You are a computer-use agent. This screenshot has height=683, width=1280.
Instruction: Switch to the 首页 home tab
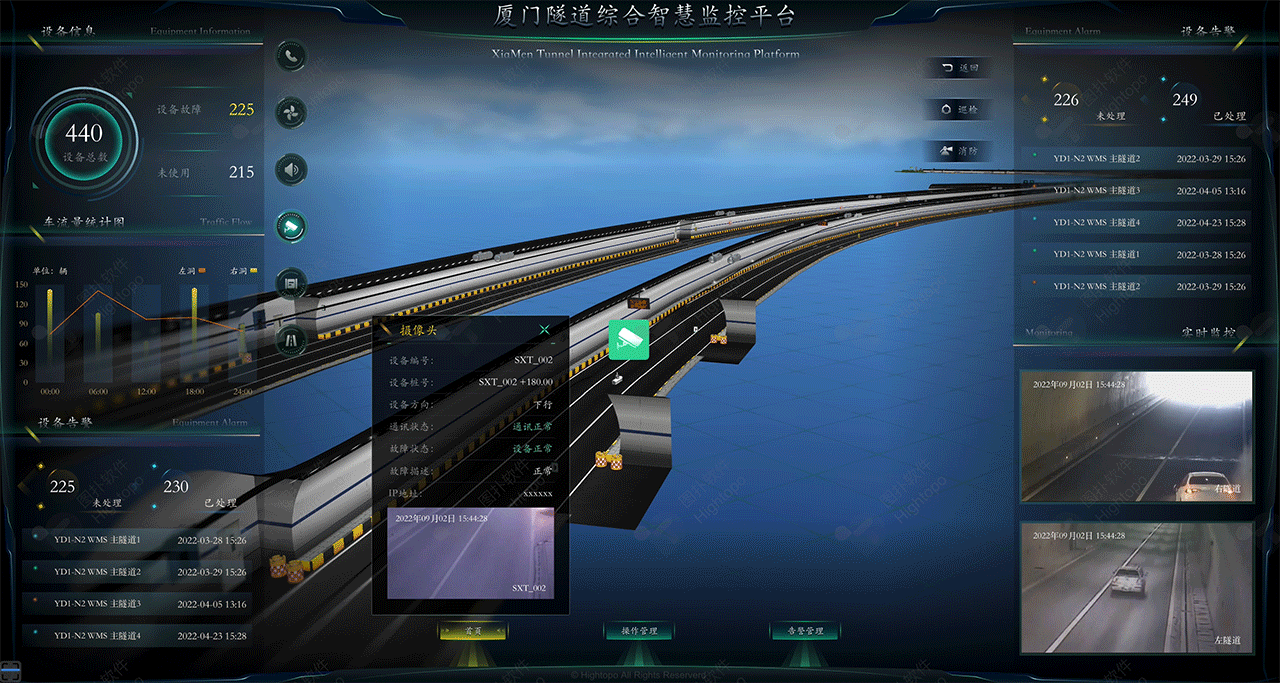pyautogui.click(x=473, y=631)
